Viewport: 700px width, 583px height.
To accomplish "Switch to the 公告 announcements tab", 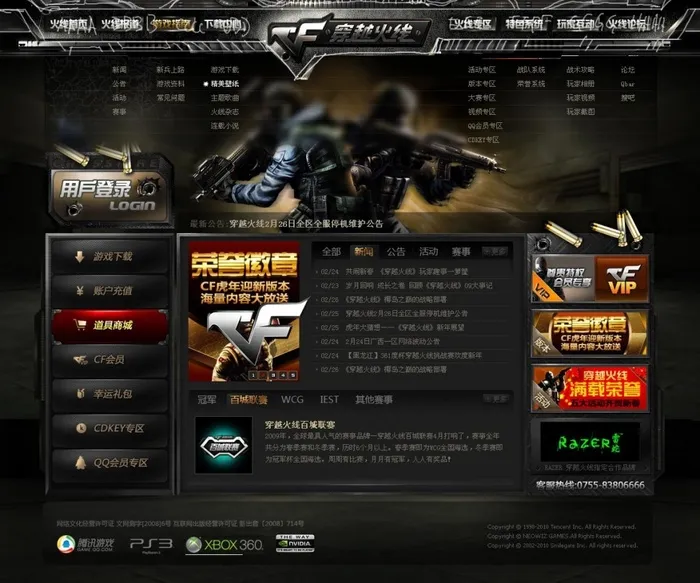I will (396, 251).
